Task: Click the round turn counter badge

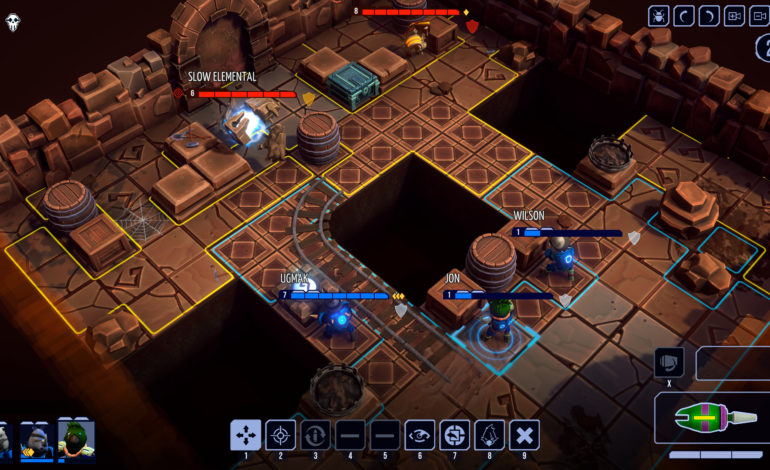Action: point(762,48)
